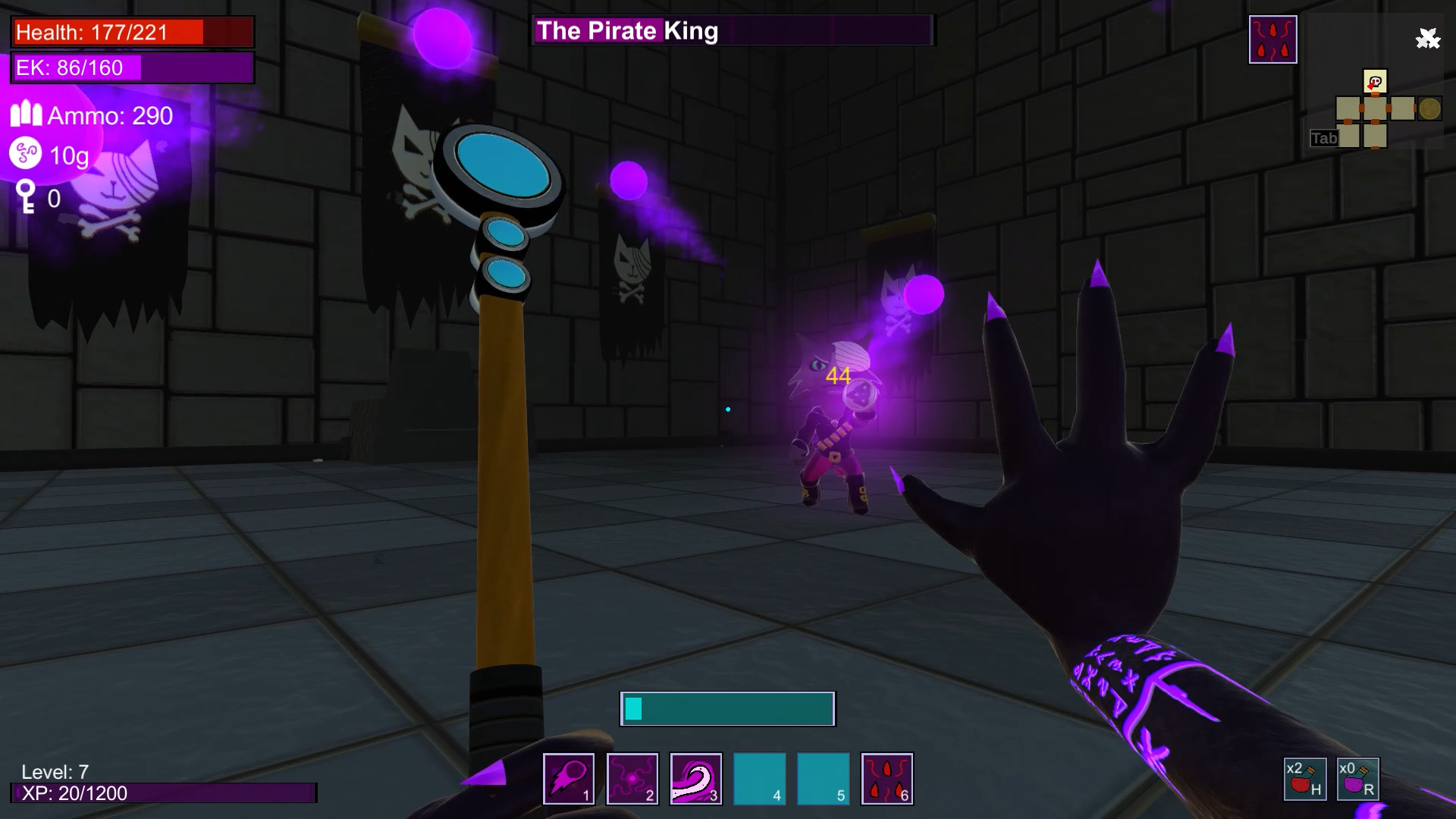1456x819 pixels.
Task: Click the gold coin icon beside the minimap
Action: (x=1429, y=108)
